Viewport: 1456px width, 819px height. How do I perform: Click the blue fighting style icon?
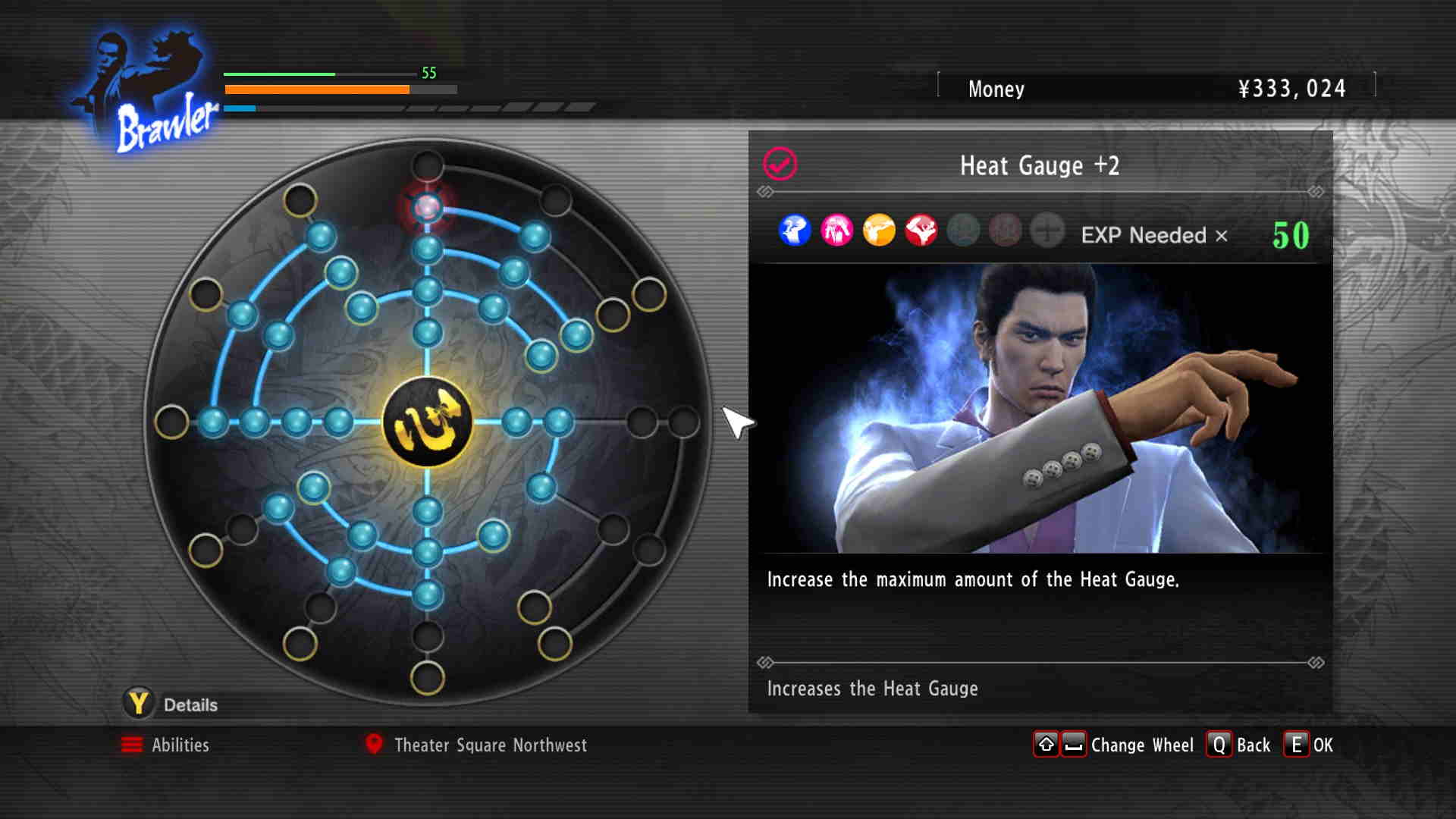pyautogui.click(x=795, y=231)
